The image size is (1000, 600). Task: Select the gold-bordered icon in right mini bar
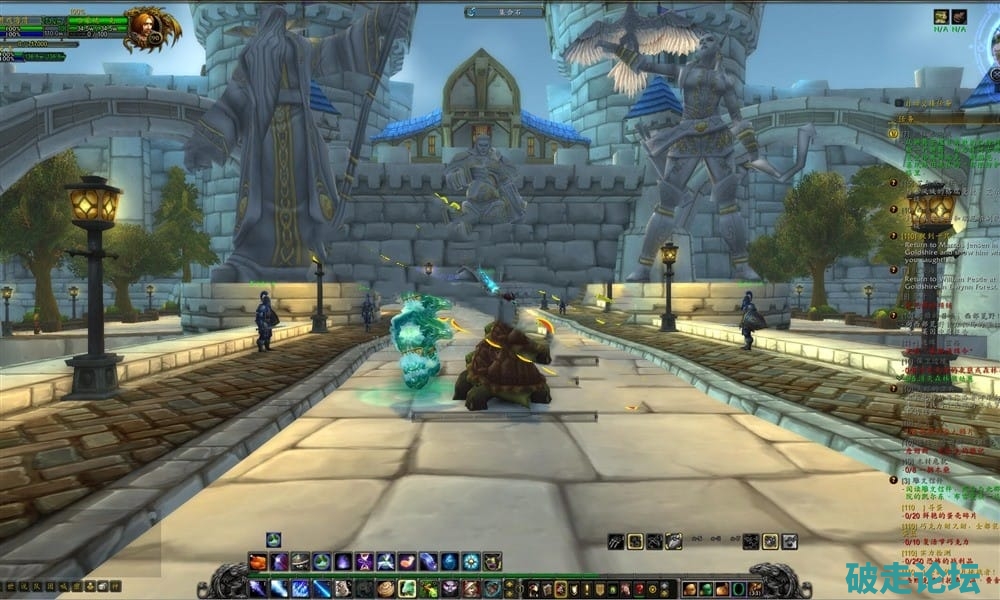[634, 541]
